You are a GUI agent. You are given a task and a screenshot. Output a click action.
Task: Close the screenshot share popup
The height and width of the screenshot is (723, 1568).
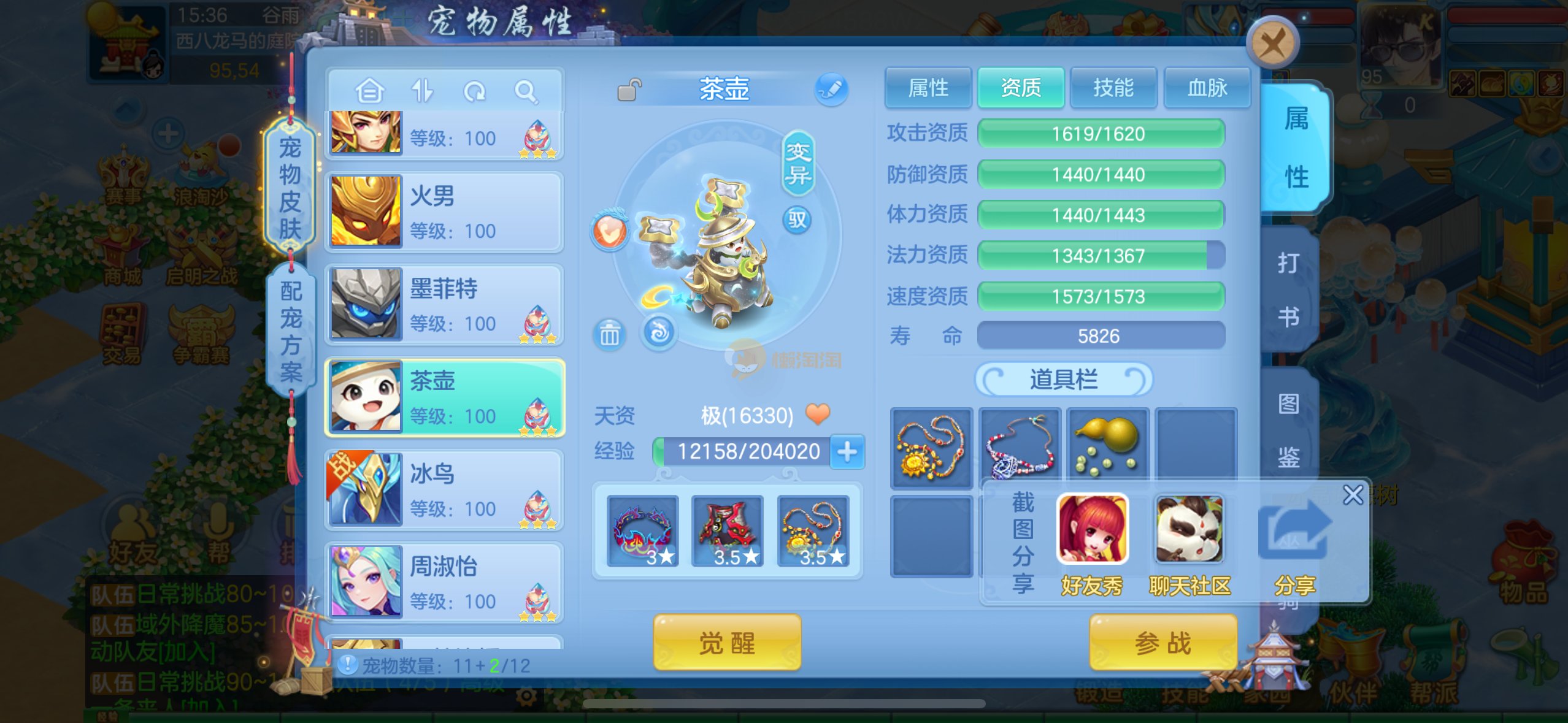pos(1353,495)
